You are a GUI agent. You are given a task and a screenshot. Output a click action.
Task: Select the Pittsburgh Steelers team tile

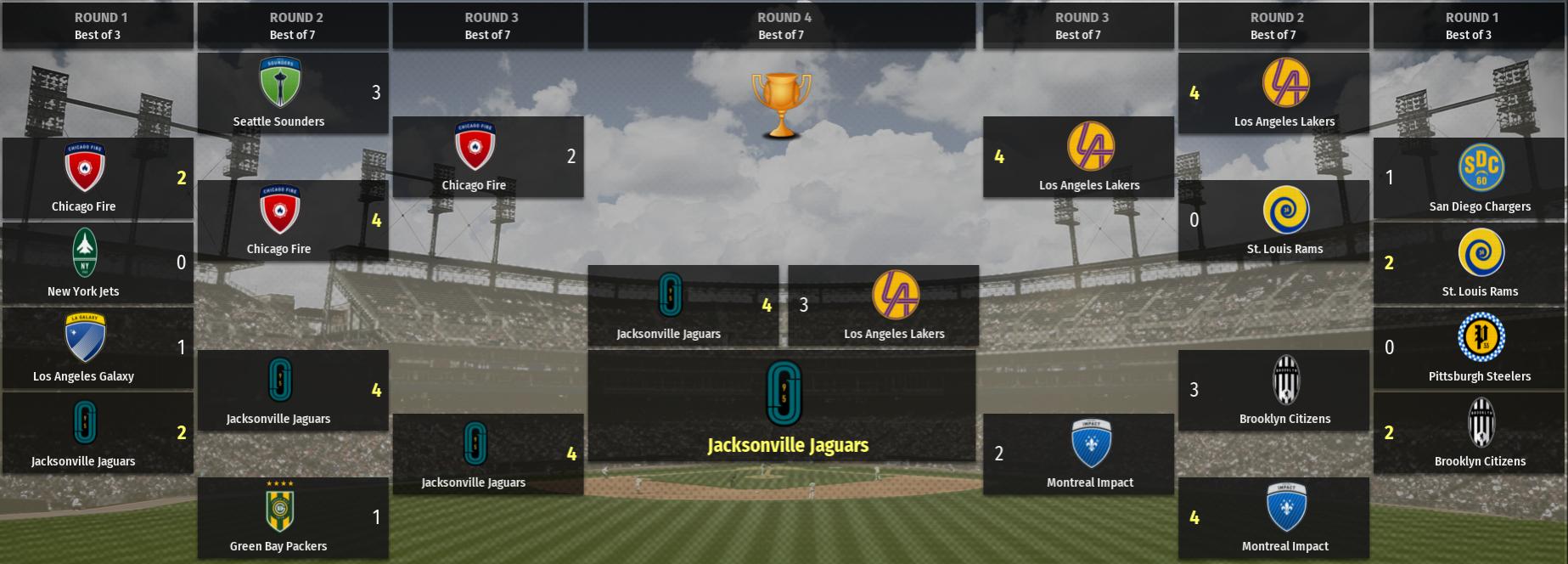[x=1469, y=347]
